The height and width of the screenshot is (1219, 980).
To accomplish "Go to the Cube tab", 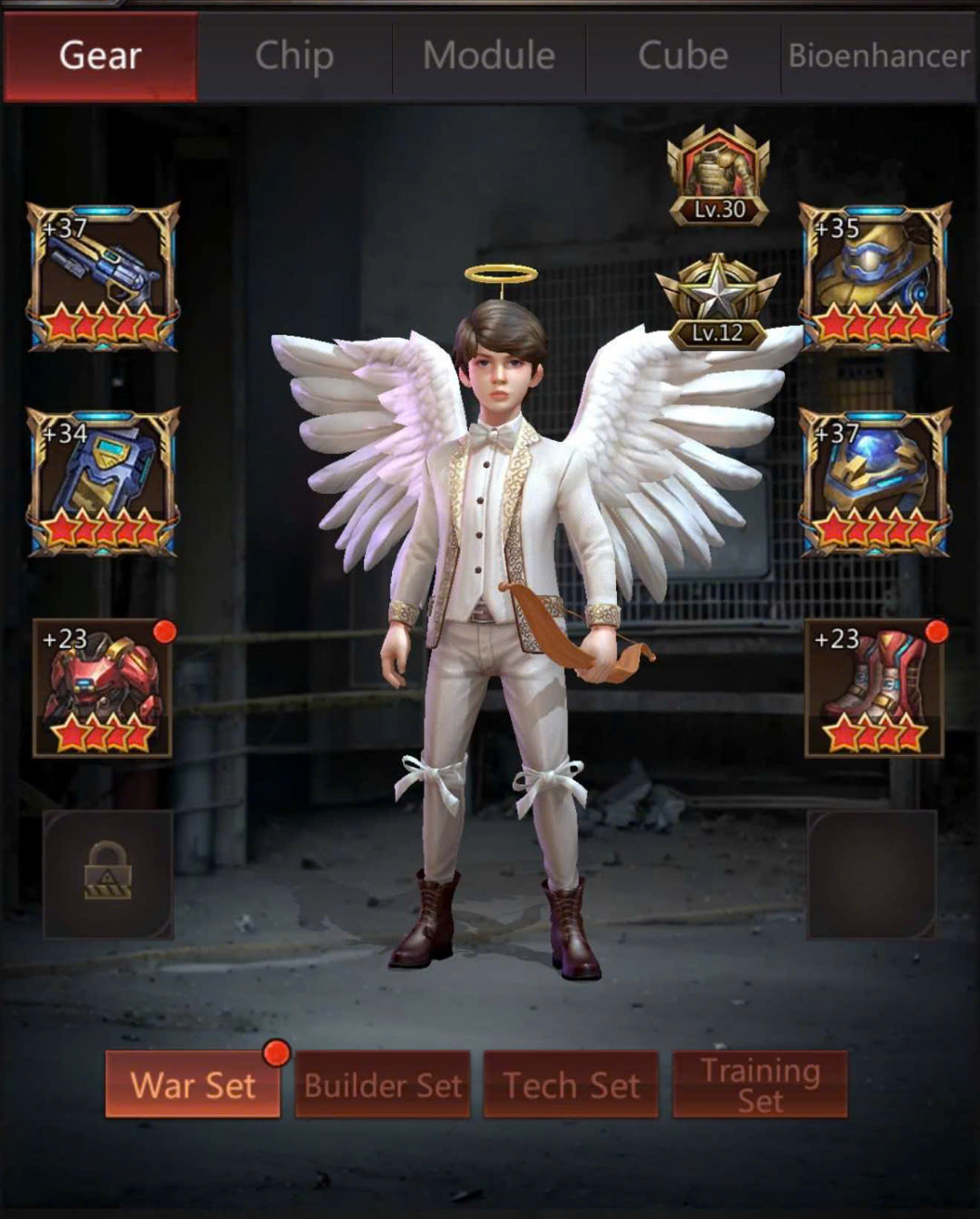I will coord(683,56).
